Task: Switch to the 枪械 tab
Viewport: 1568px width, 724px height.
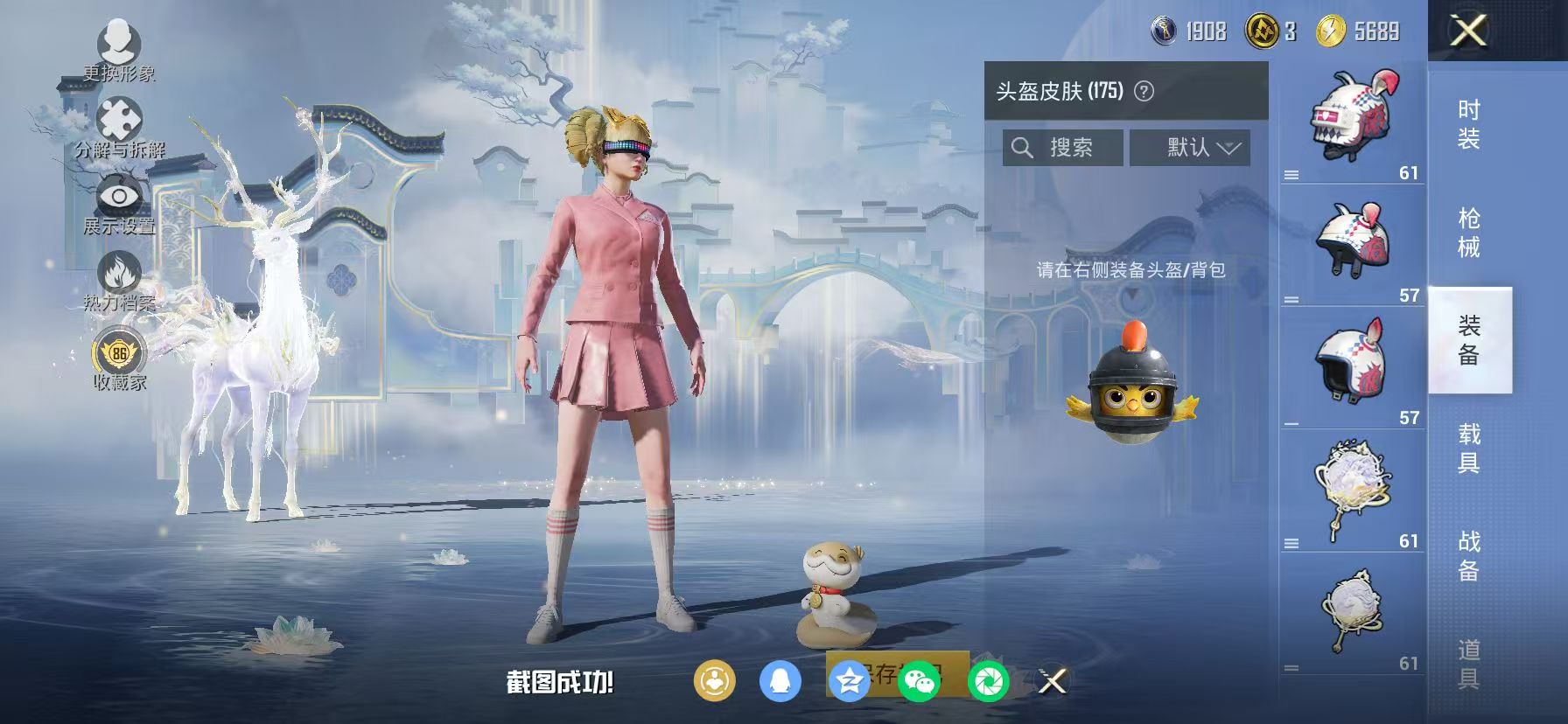Action: [x=1471, y=229]
